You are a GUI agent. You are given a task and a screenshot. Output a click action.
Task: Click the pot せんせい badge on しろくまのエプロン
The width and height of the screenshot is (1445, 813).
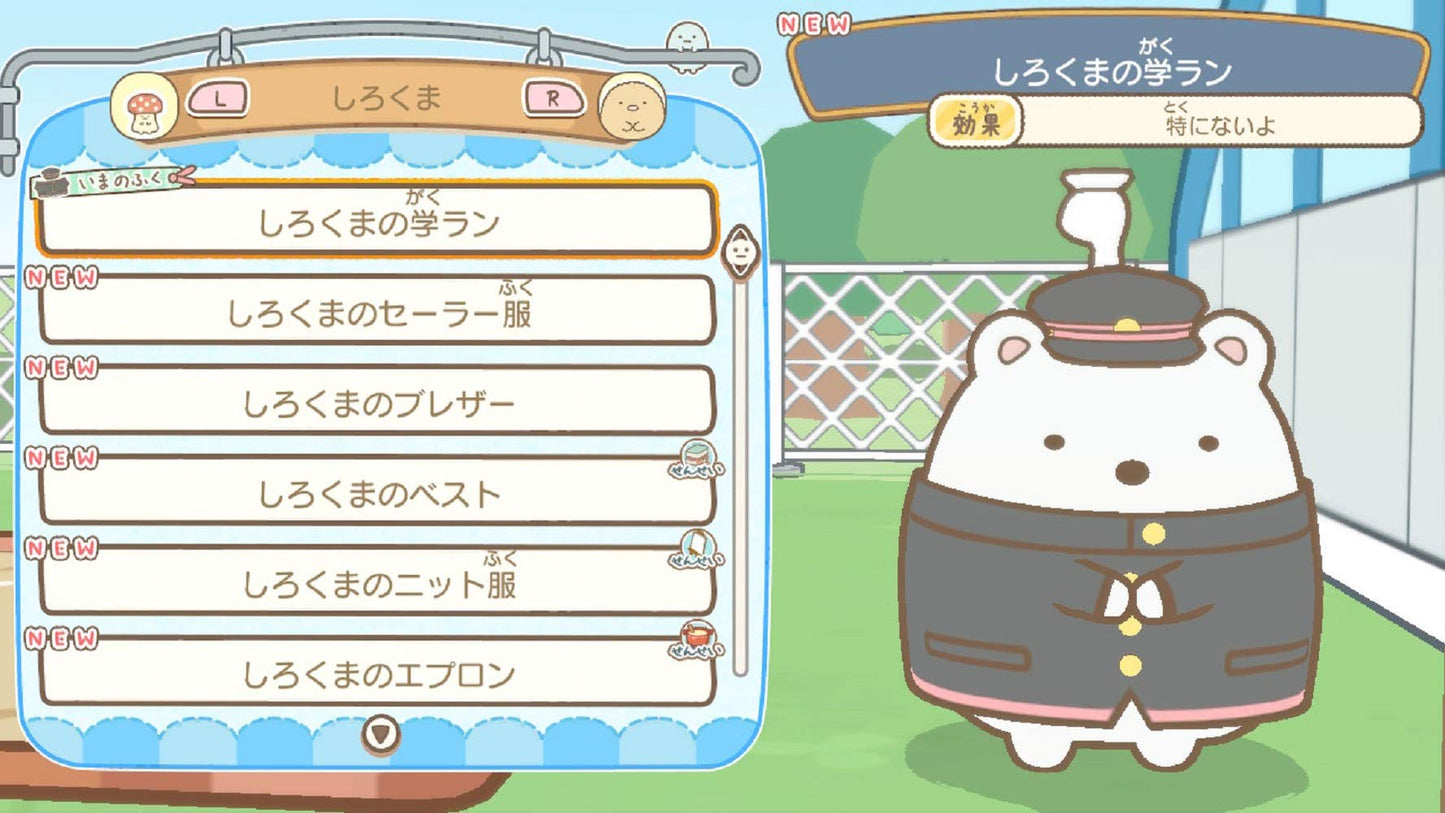click(695, 638)
